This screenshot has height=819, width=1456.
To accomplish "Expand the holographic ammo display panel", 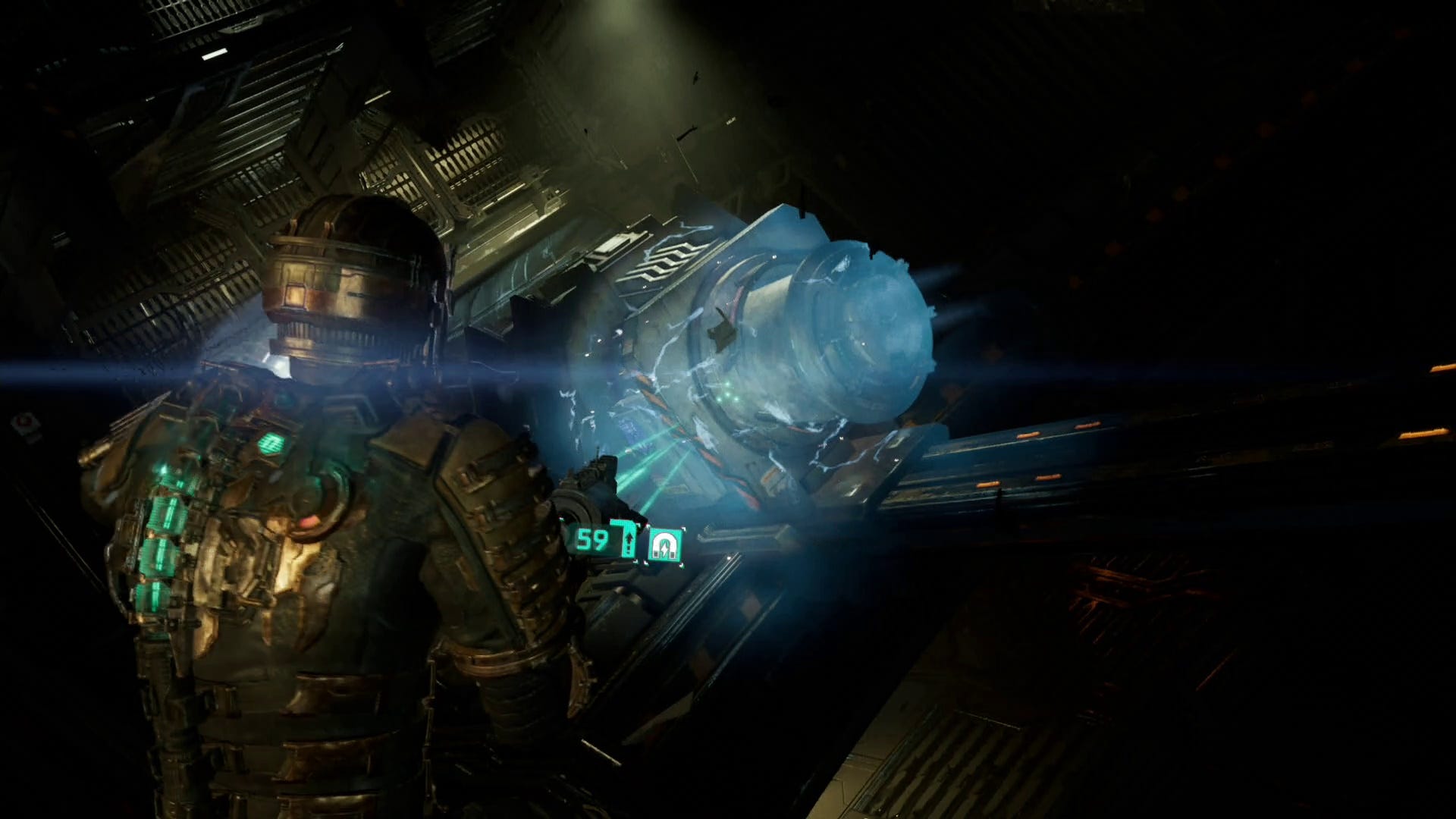I will 607,540.
